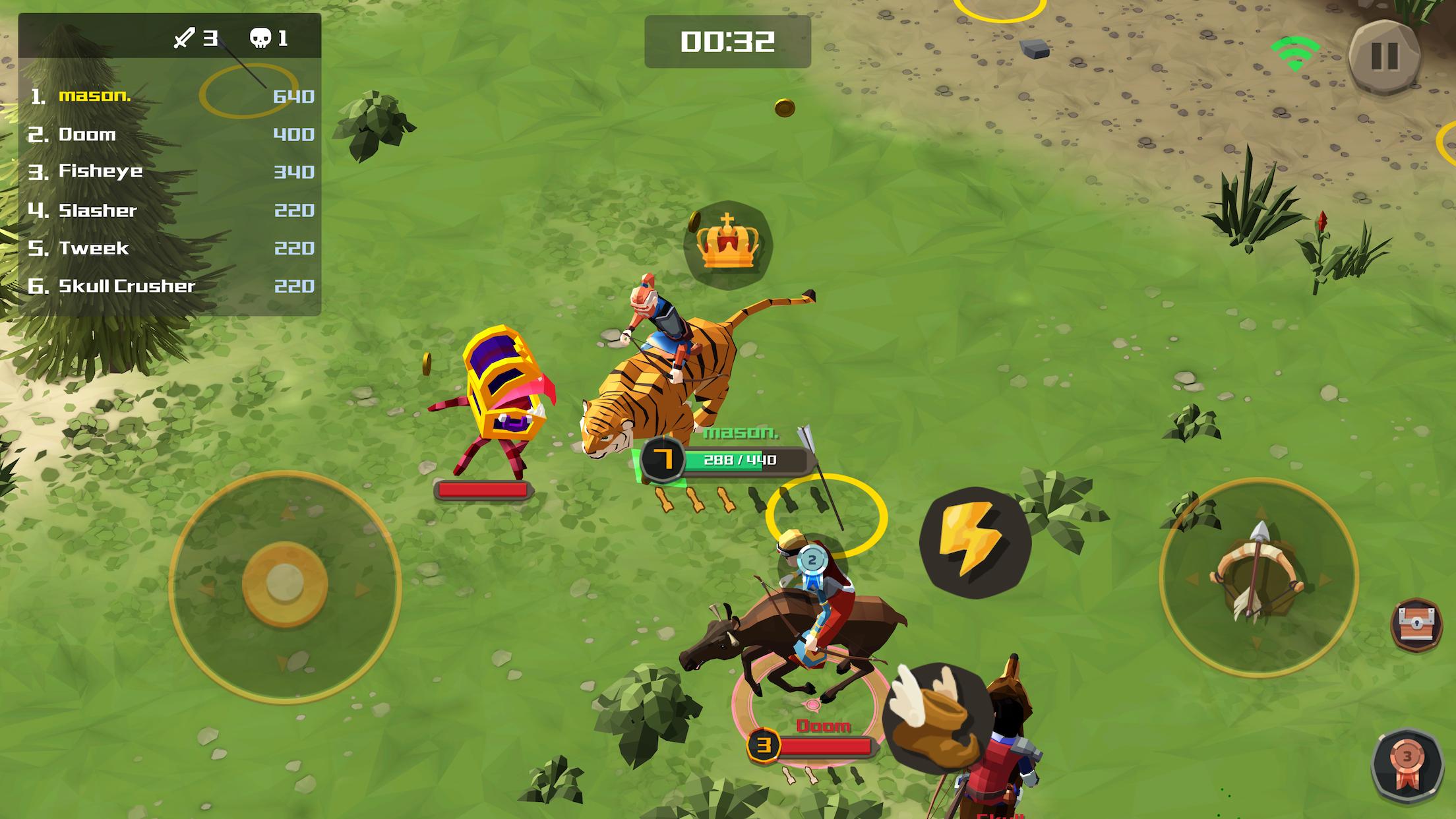Pause the game with the stone button
This screenshot has height=819, width=1456.
(1384, 57)
